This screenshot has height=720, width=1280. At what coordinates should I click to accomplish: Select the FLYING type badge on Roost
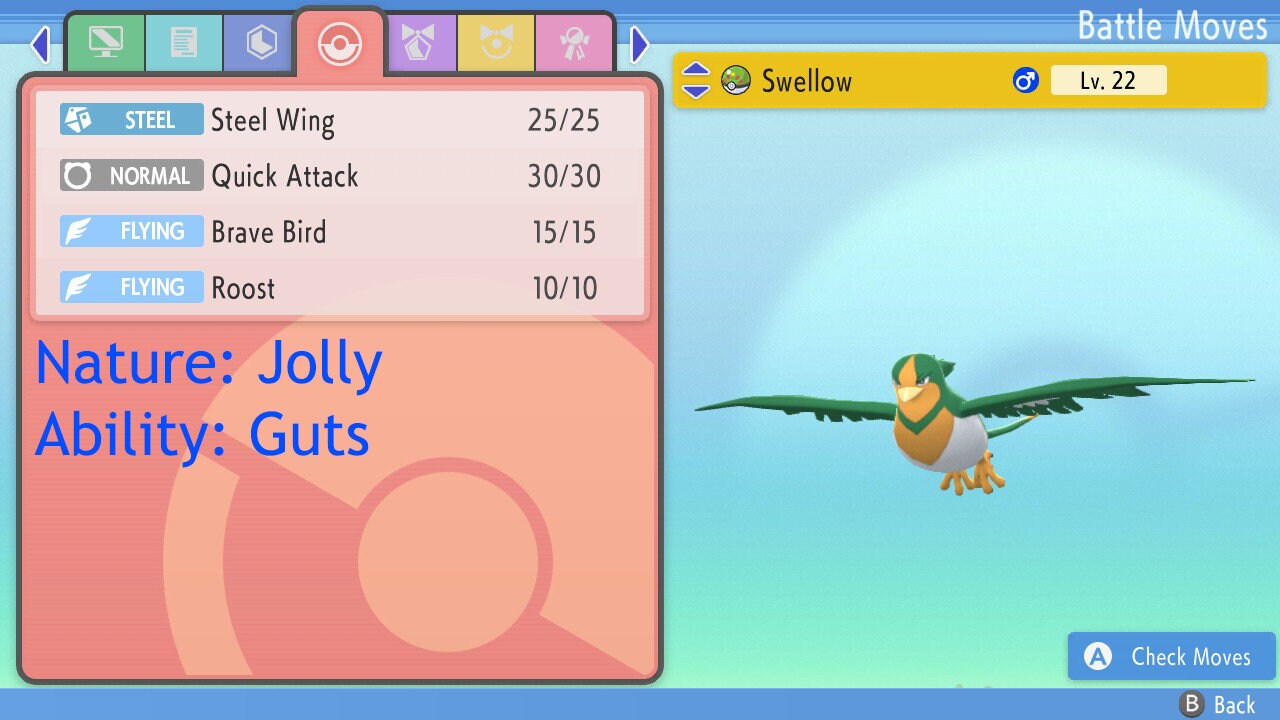pyautogui.click(x=130, y=287)
